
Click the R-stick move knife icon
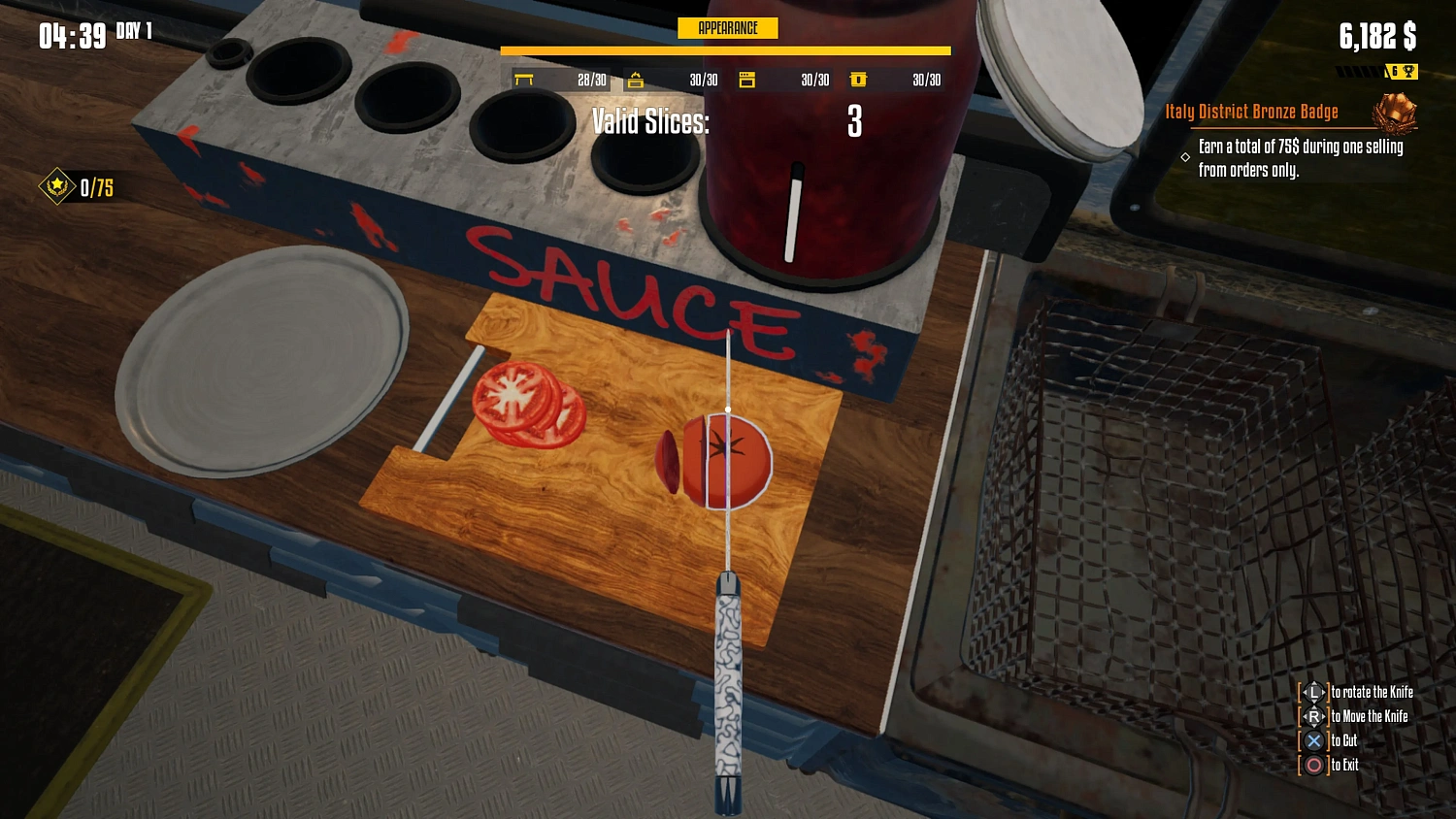1314,716
